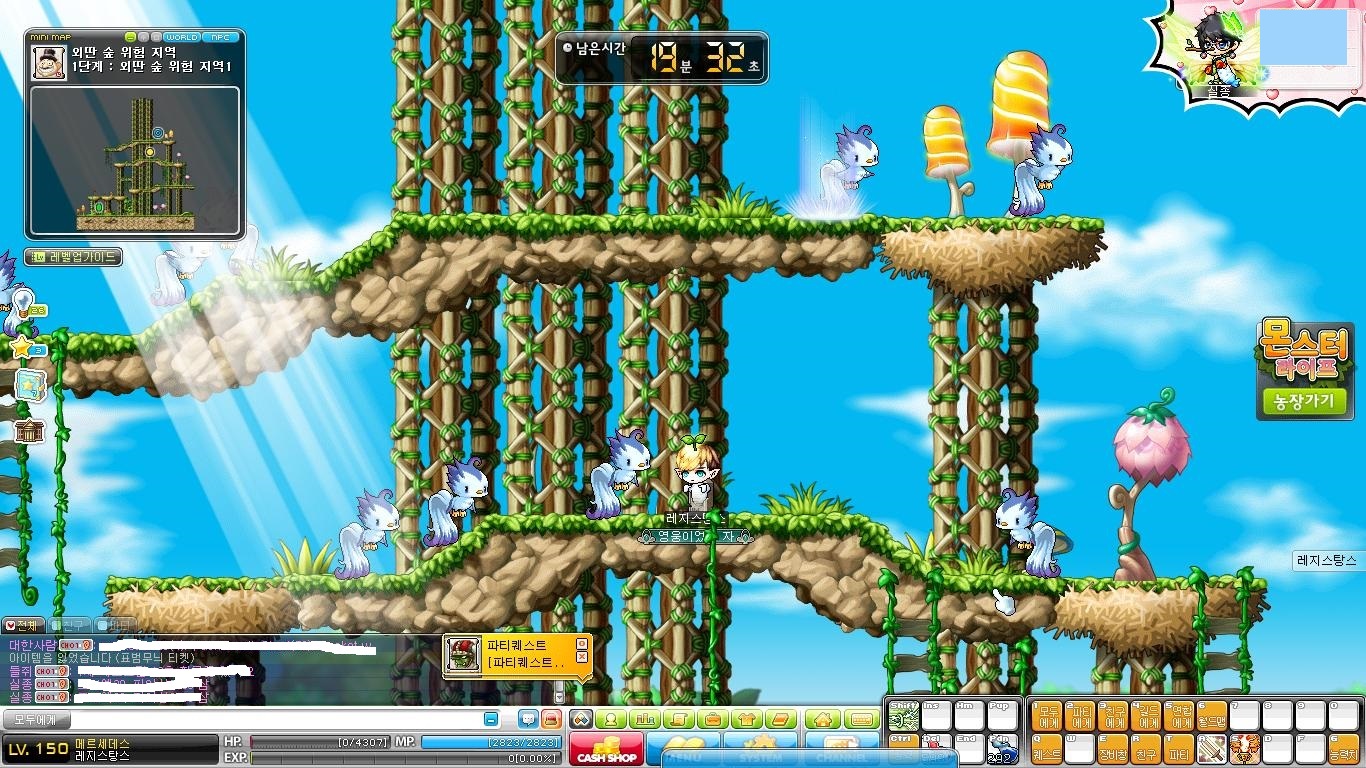
Task: Minimize the minimap with the green button
Action: click(131, 37)
